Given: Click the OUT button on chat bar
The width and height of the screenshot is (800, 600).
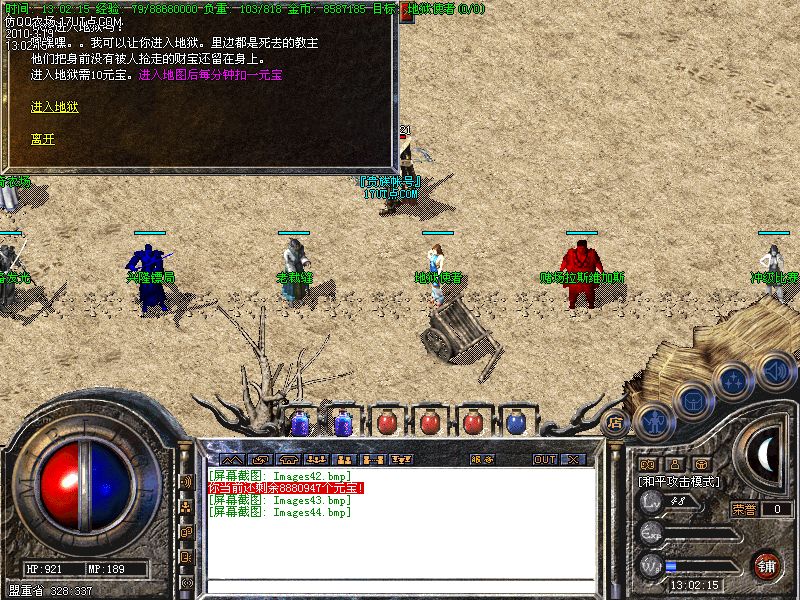Looking at the screenshot, I should click(x=544, y=459).
